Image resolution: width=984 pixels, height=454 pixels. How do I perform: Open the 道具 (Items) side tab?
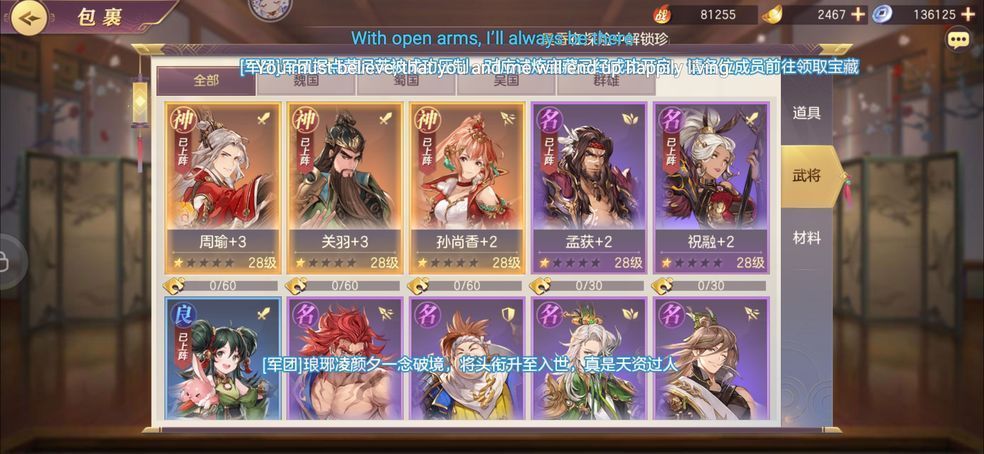coord(807,113)
